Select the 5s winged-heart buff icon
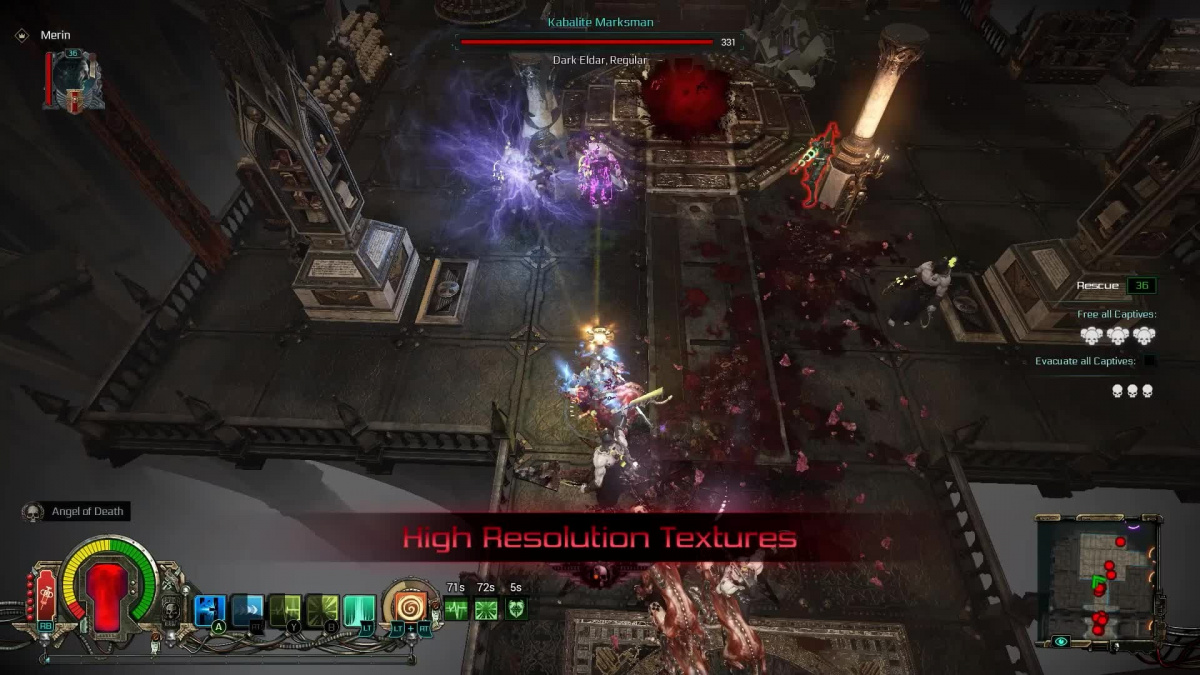The width and height of the screenshot is (1200, 675). (516, 608)
